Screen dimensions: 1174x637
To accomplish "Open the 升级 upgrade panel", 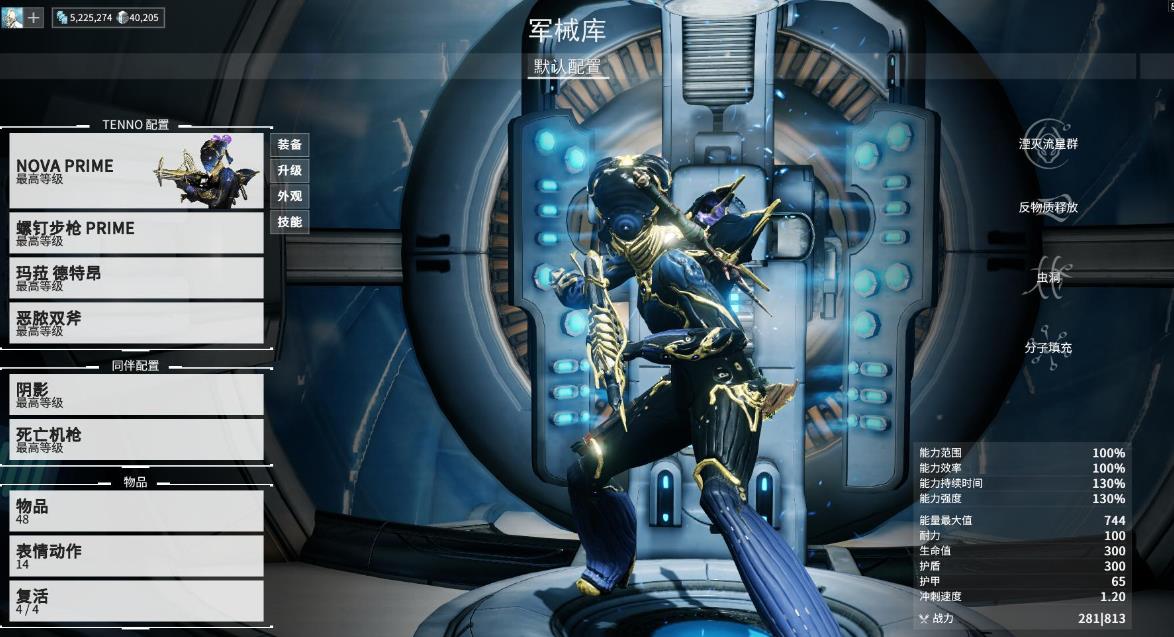I will click(x=290, y=171).
